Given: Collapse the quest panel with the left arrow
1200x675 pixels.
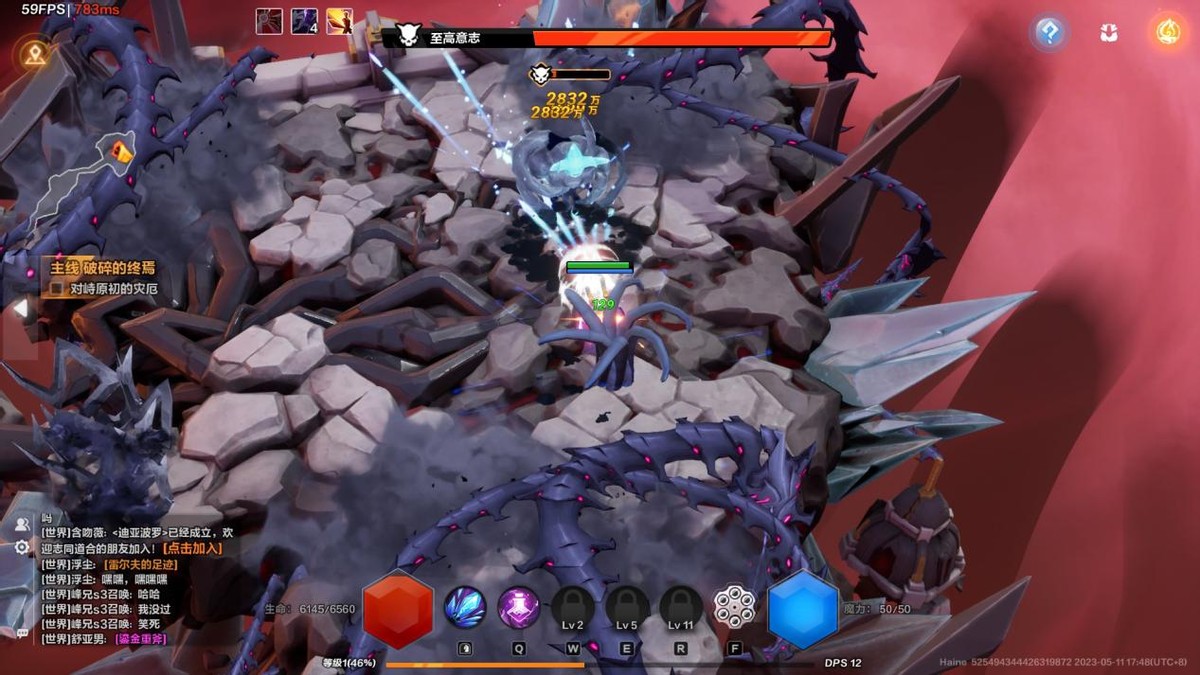Looking at the screenshot, I should 18,309.
